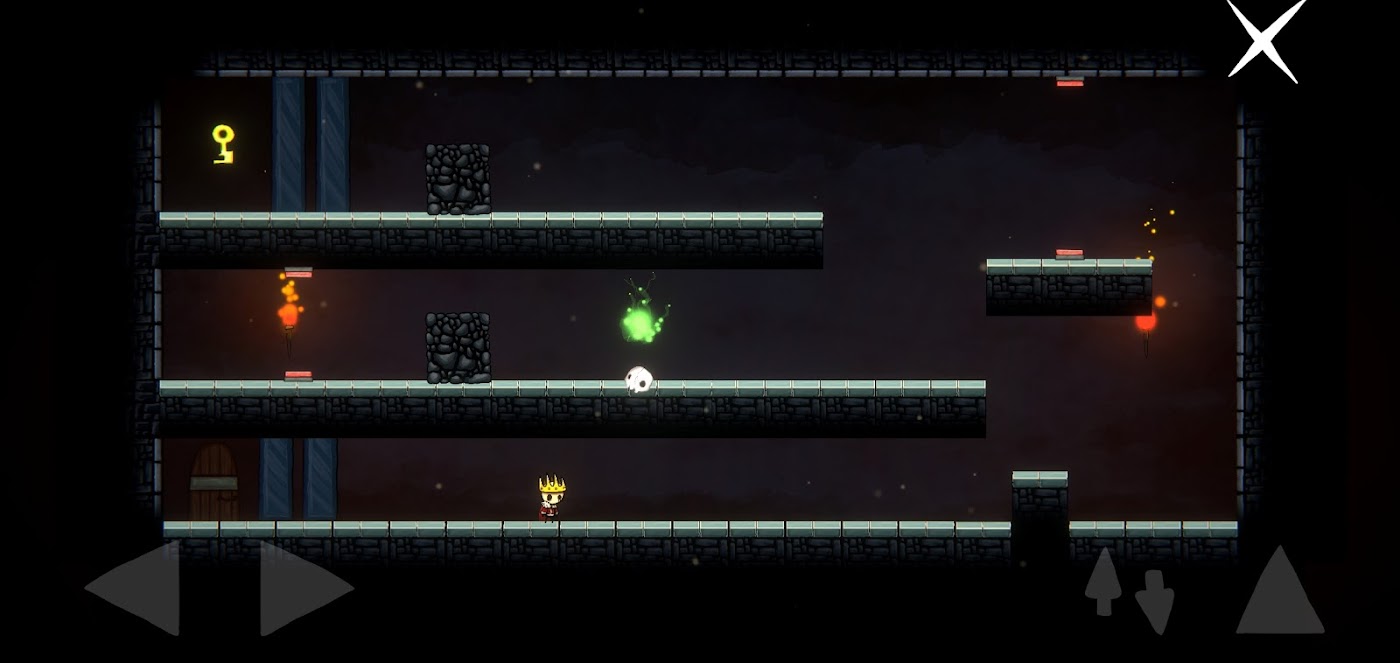Toggle the up-down swap arrows button
1400x663 pixels.
(x=1129, y=590)
